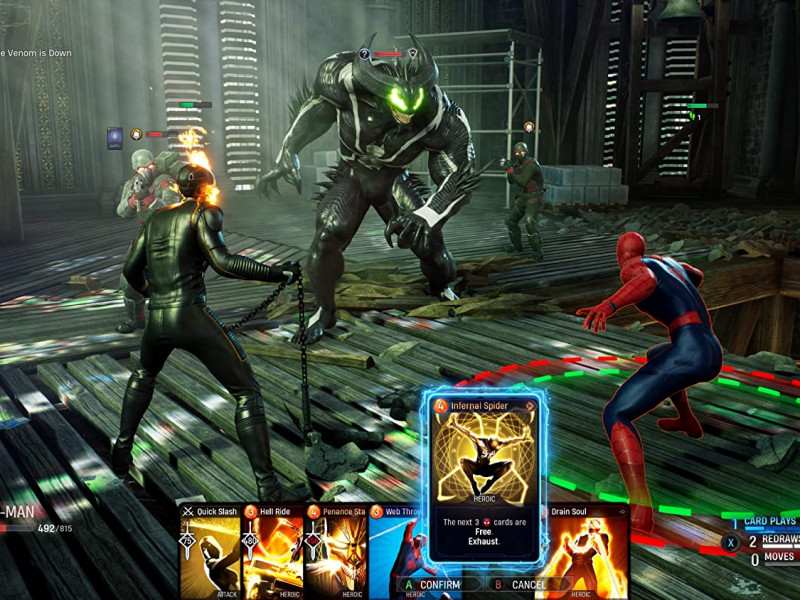Image resolution: width=800 pixels, height=600 pixels.
Task: Choose the Hell Ride heroic card
Action: [272, 551]
